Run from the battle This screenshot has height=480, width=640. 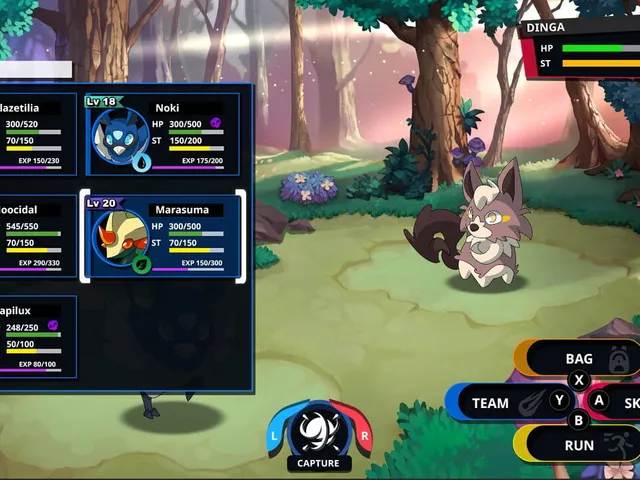[x=580, y=445]
